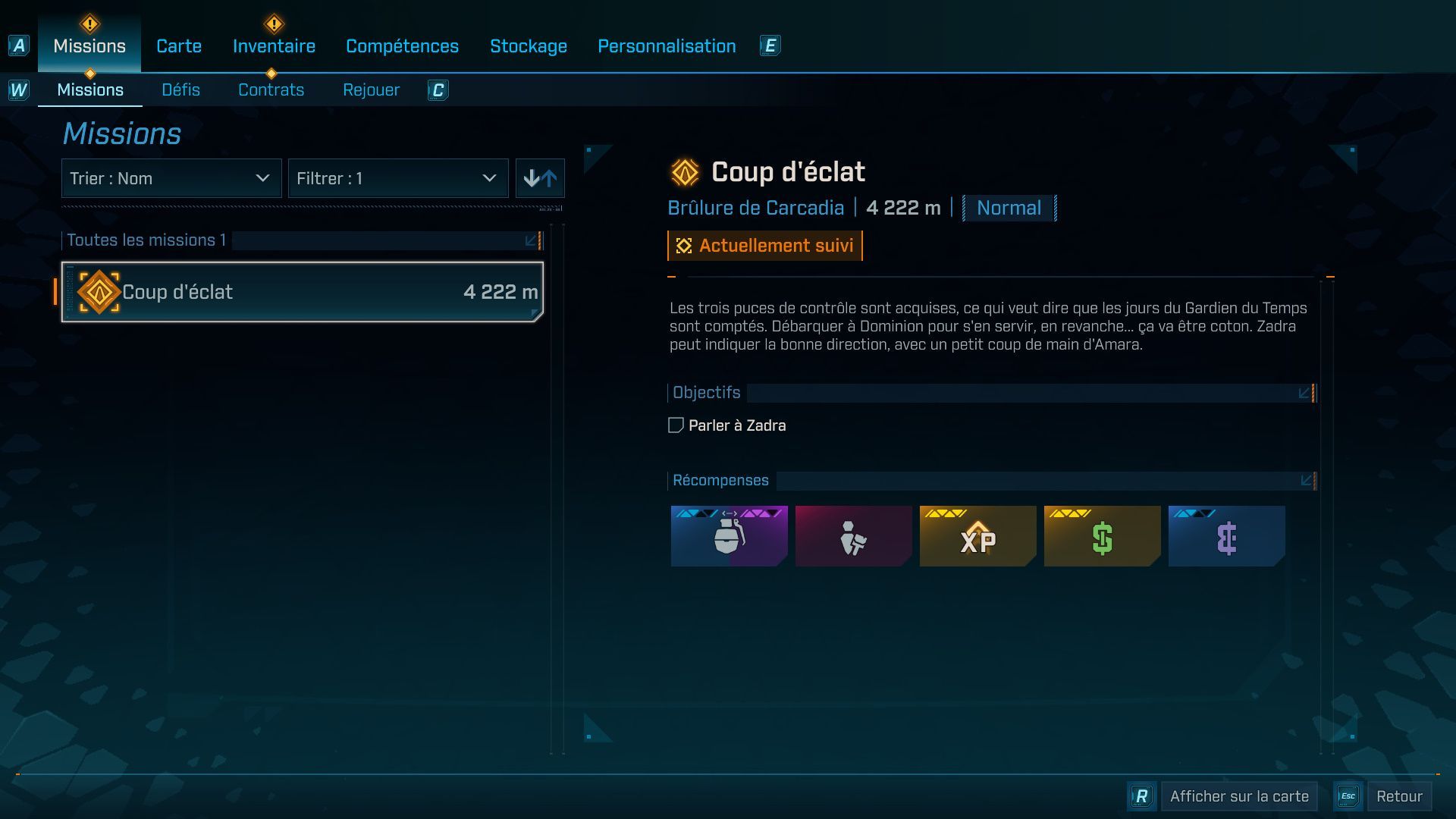1456x819 pixels.
Task: Select the purple currency reward icon
Action: point(1226,536)
